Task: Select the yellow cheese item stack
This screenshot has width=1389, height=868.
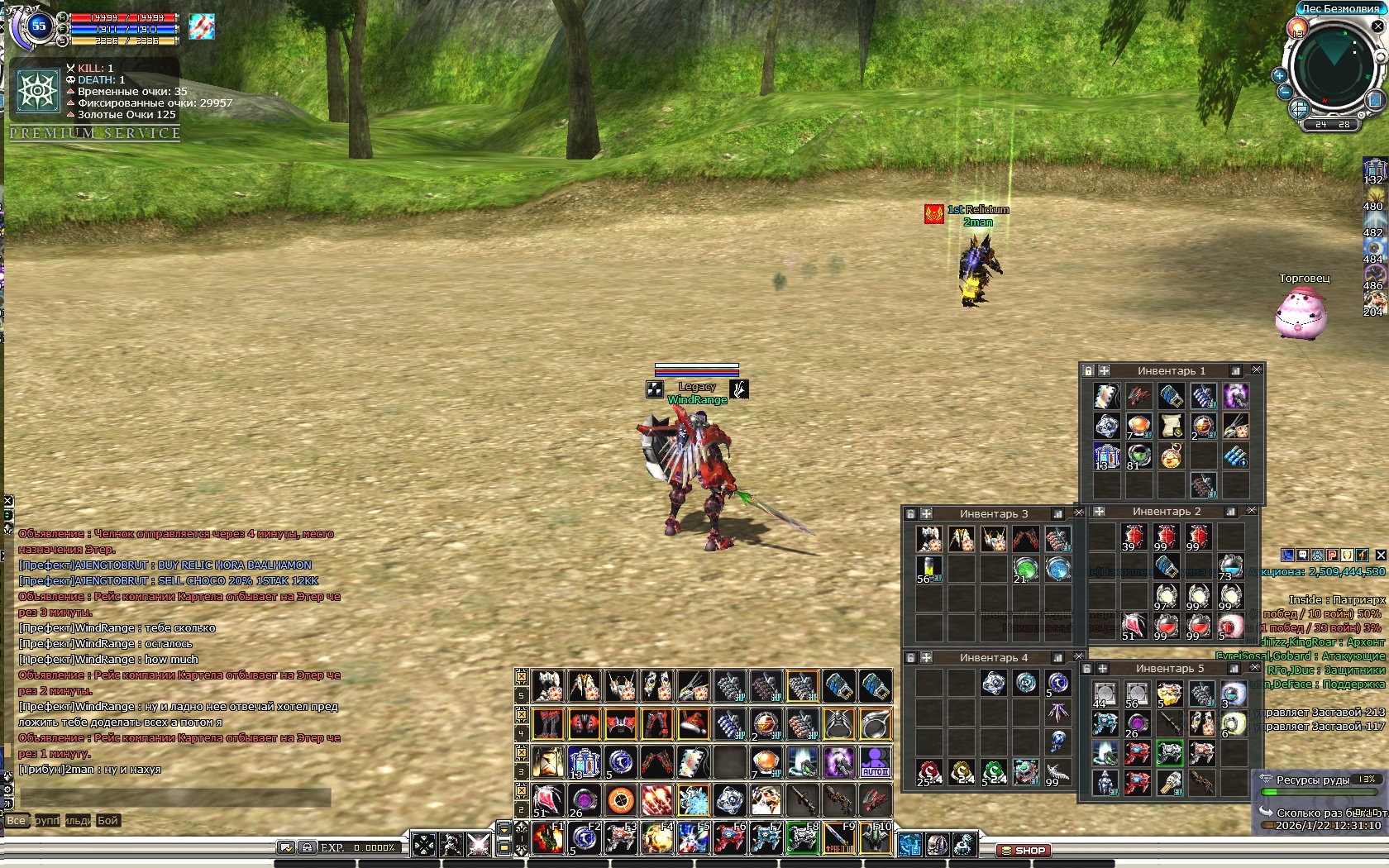Action: pos(1168,694)
